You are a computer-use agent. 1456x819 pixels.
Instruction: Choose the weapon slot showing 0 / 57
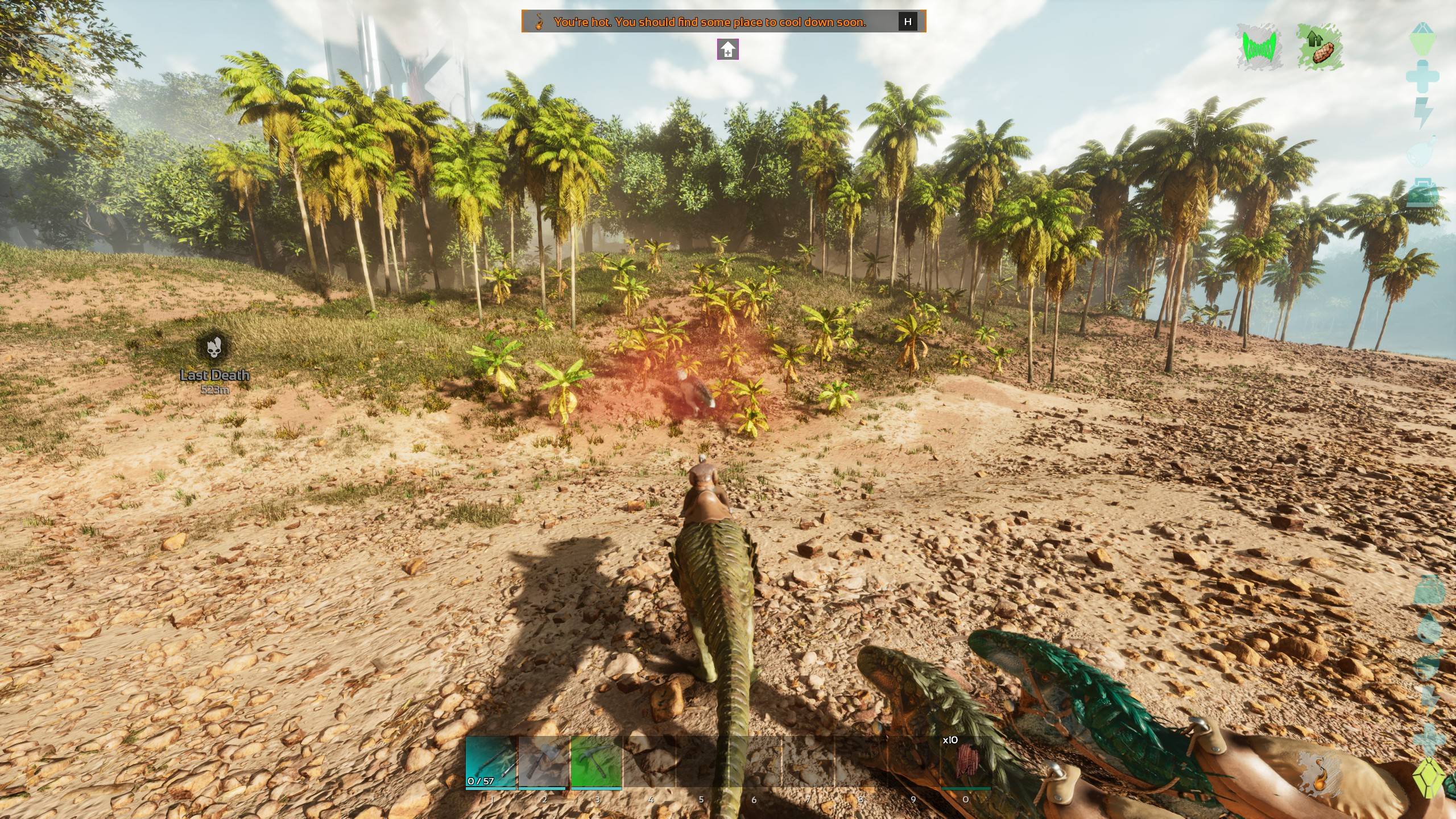491,762
